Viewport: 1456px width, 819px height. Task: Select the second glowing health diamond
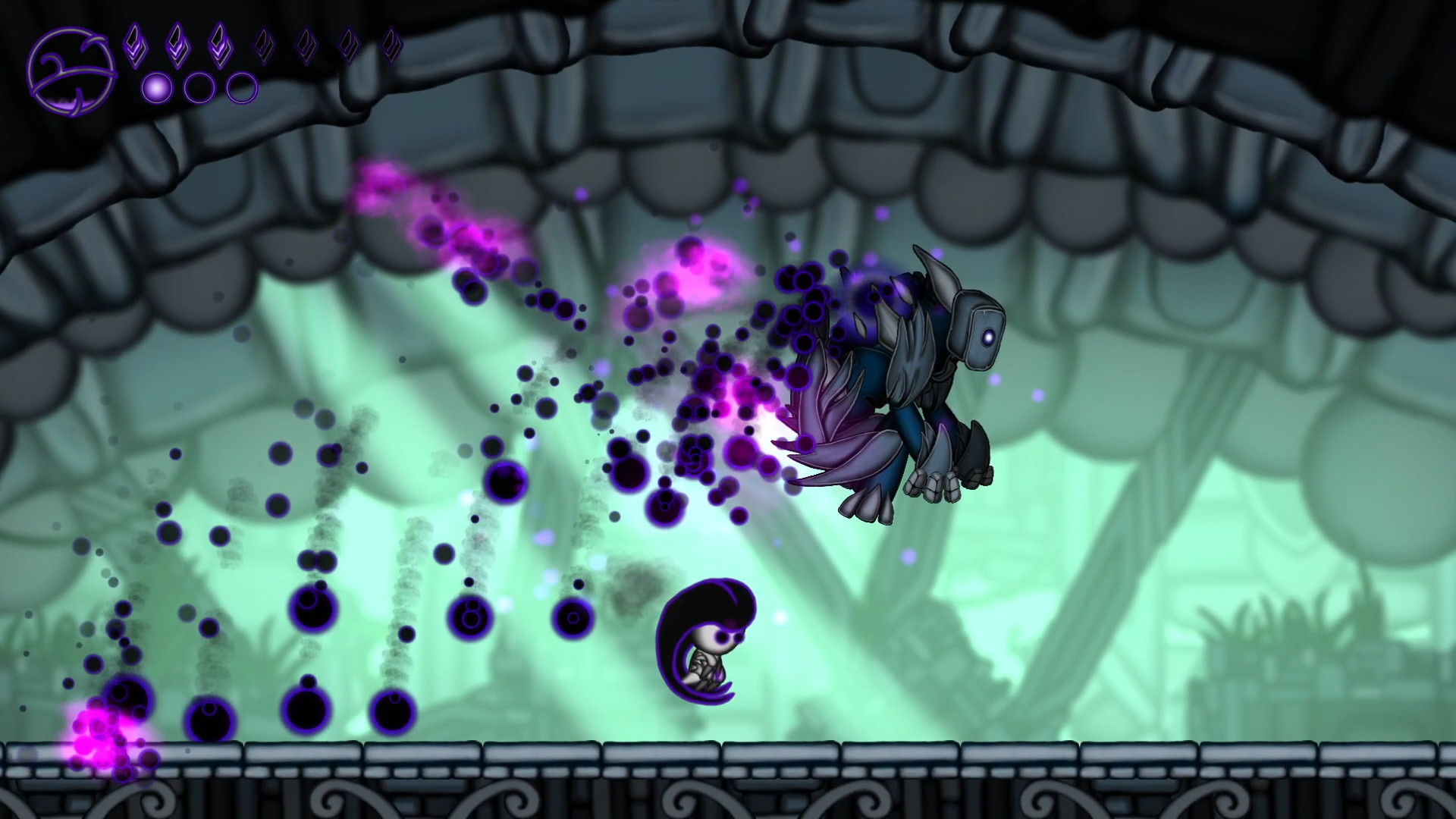(177, 44)
